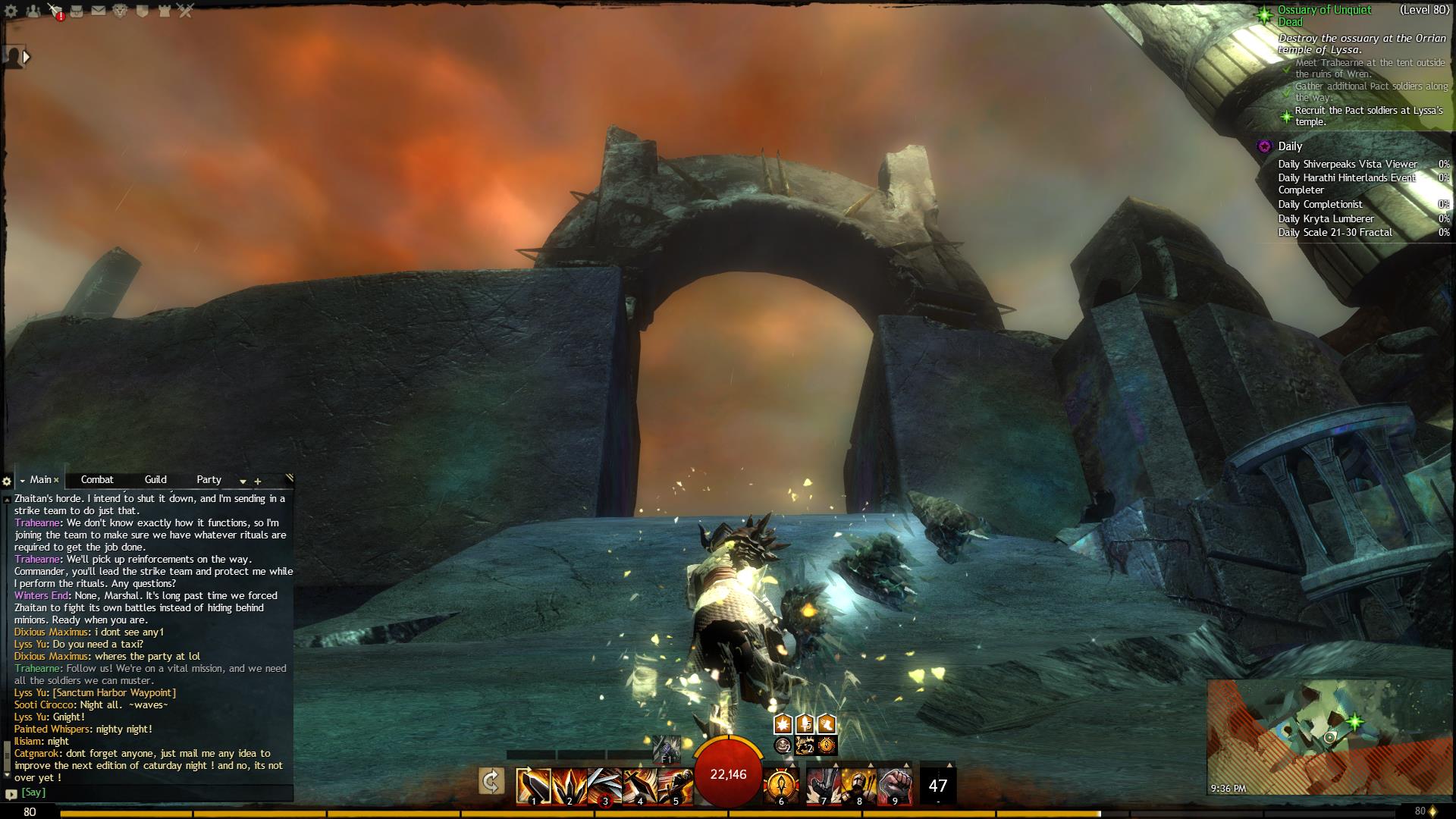Screen dimensions: 1456x819
Task: Switch to the Guild chat tab
Action: (x=155, y=479)
